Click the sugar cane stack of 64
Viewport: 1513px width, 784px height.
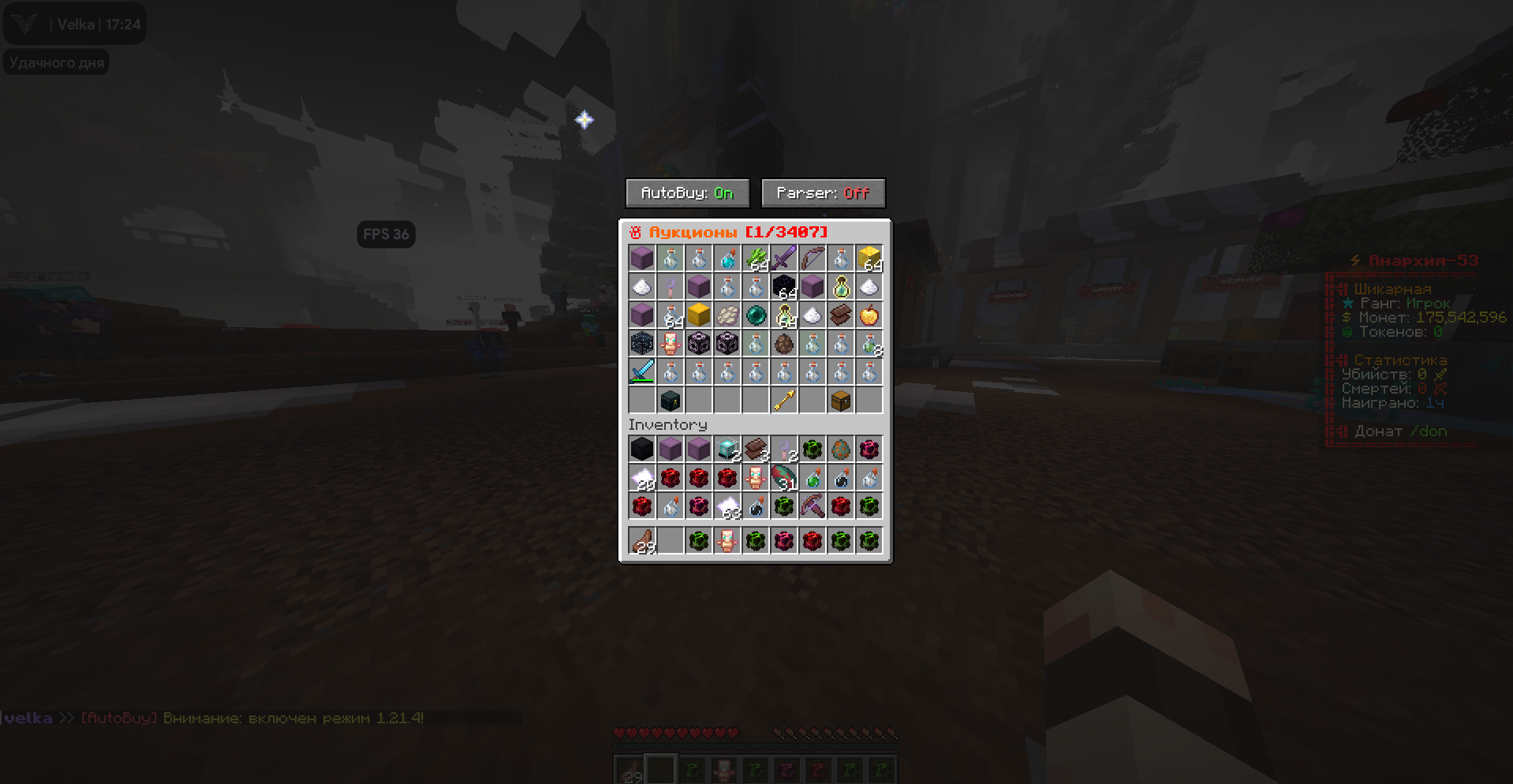click(x=755, y=258)
